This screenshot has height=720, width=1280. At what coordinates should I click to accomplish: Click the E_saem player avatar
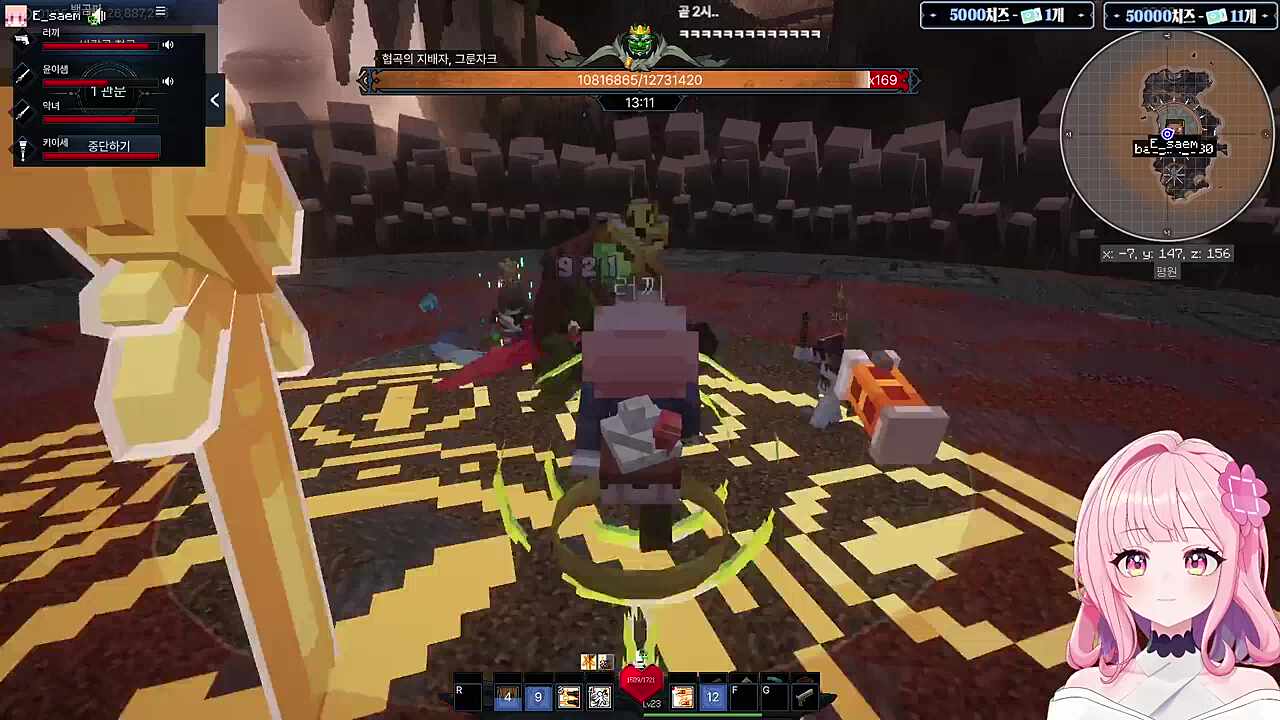pos(16,15)
